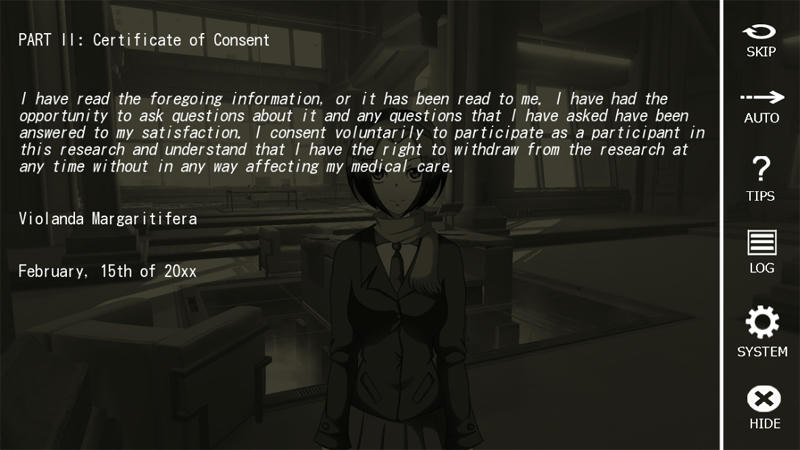This screenshot has height=450, width=800.
Task: Hide the text interface with HIDE
Action: [x=763, y=406]
